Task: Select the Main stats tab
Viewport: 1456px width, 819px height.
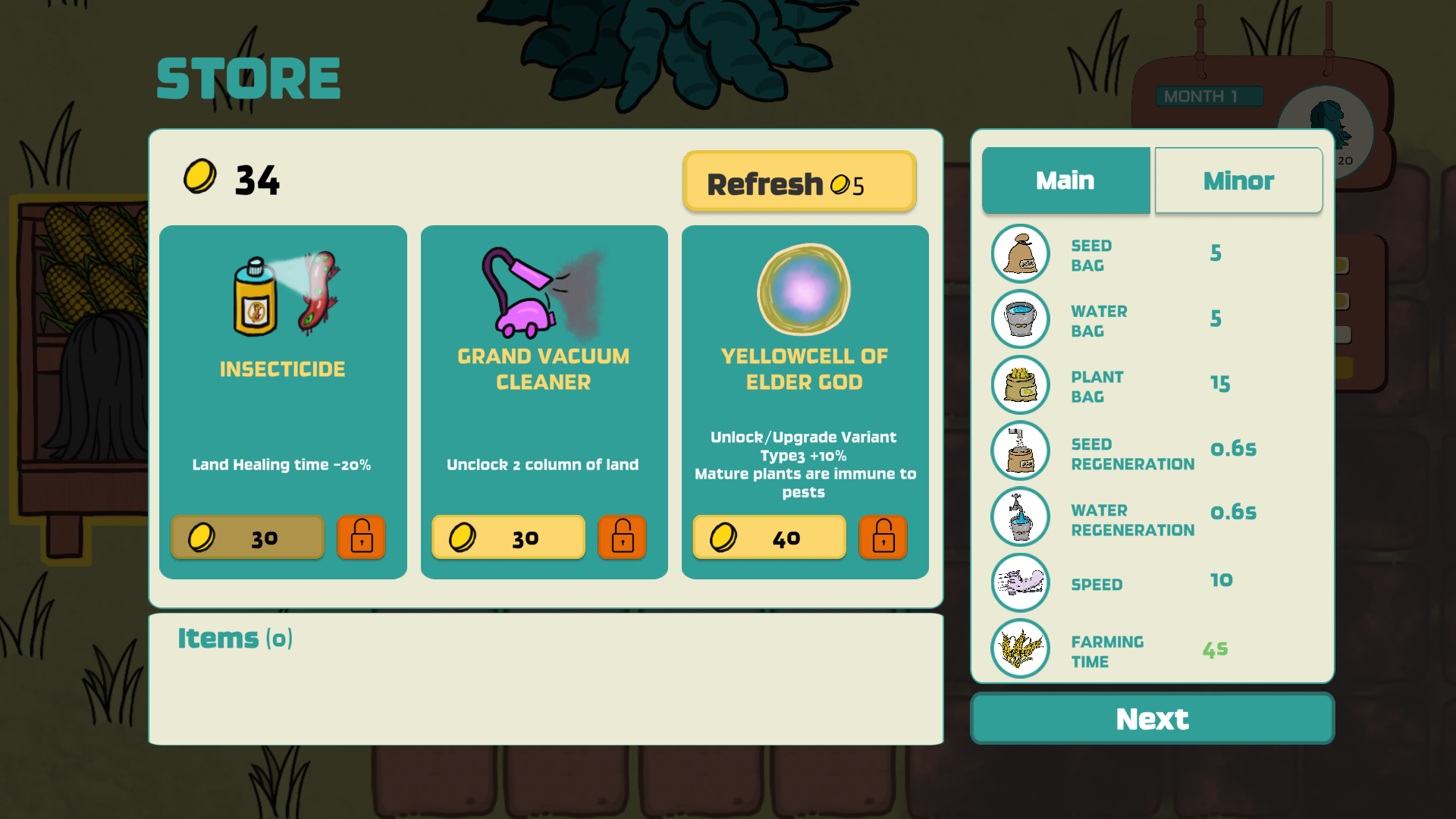Action: pyautogui.click(x=1065, y=180)
